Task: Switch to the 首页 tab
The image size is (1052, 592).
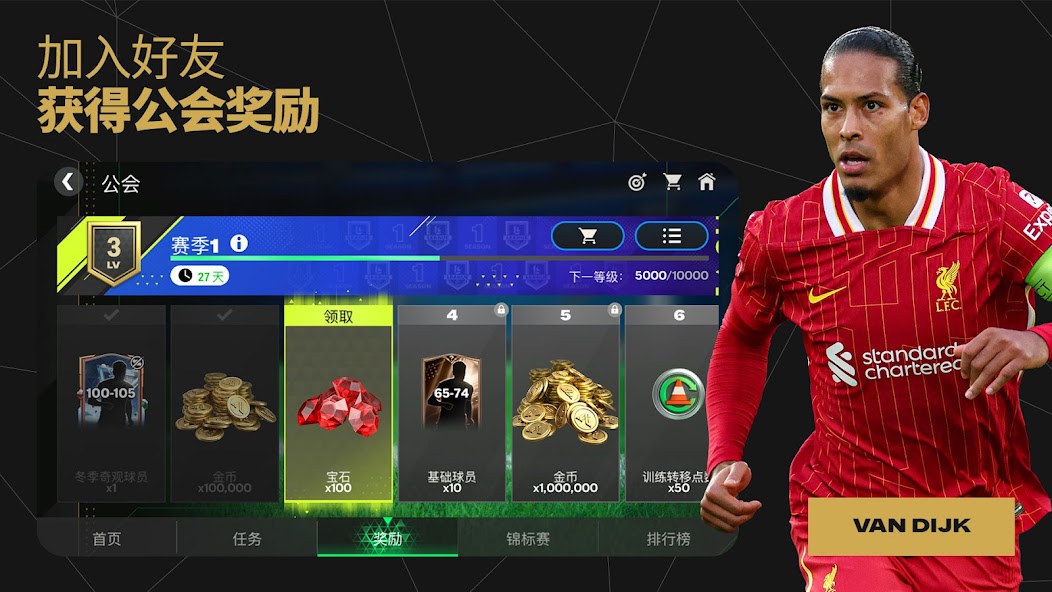Action: (x=107, y=539)
